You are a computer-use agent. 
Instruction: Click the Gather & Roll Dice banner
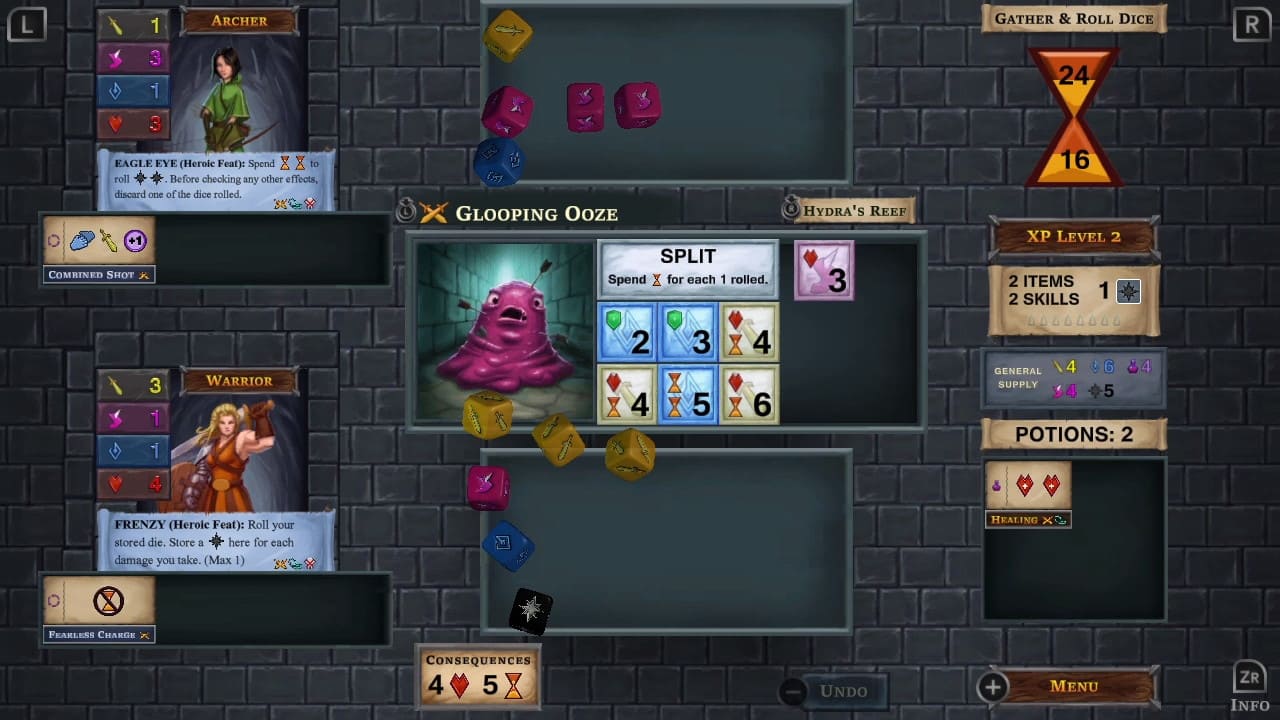tap(1073, 18)
